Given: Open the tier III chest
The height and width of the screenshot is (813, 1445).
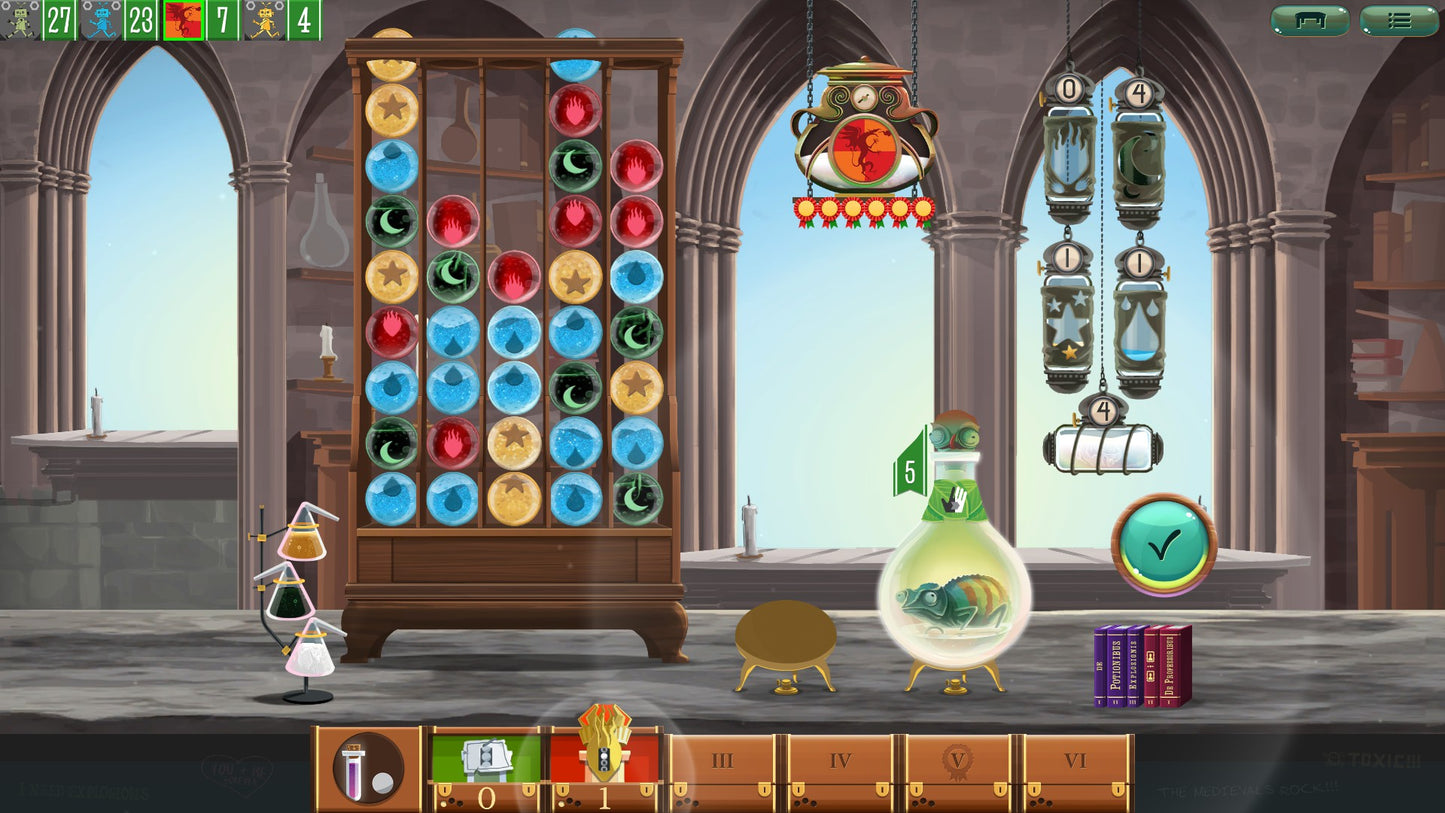Looking at the screenshot, I should pos(722,770).
